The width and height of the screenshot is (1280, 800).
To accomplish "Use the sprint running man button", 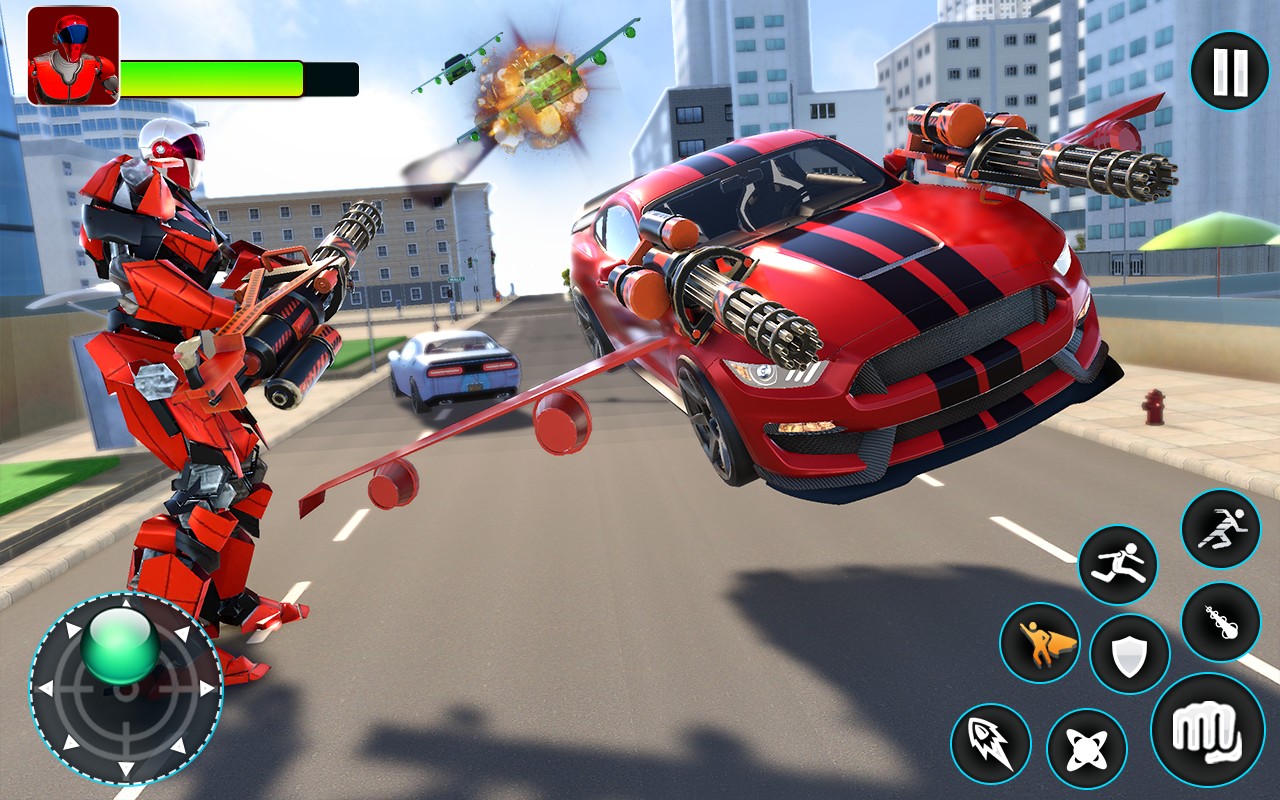I will click(x=1220, y=529).
